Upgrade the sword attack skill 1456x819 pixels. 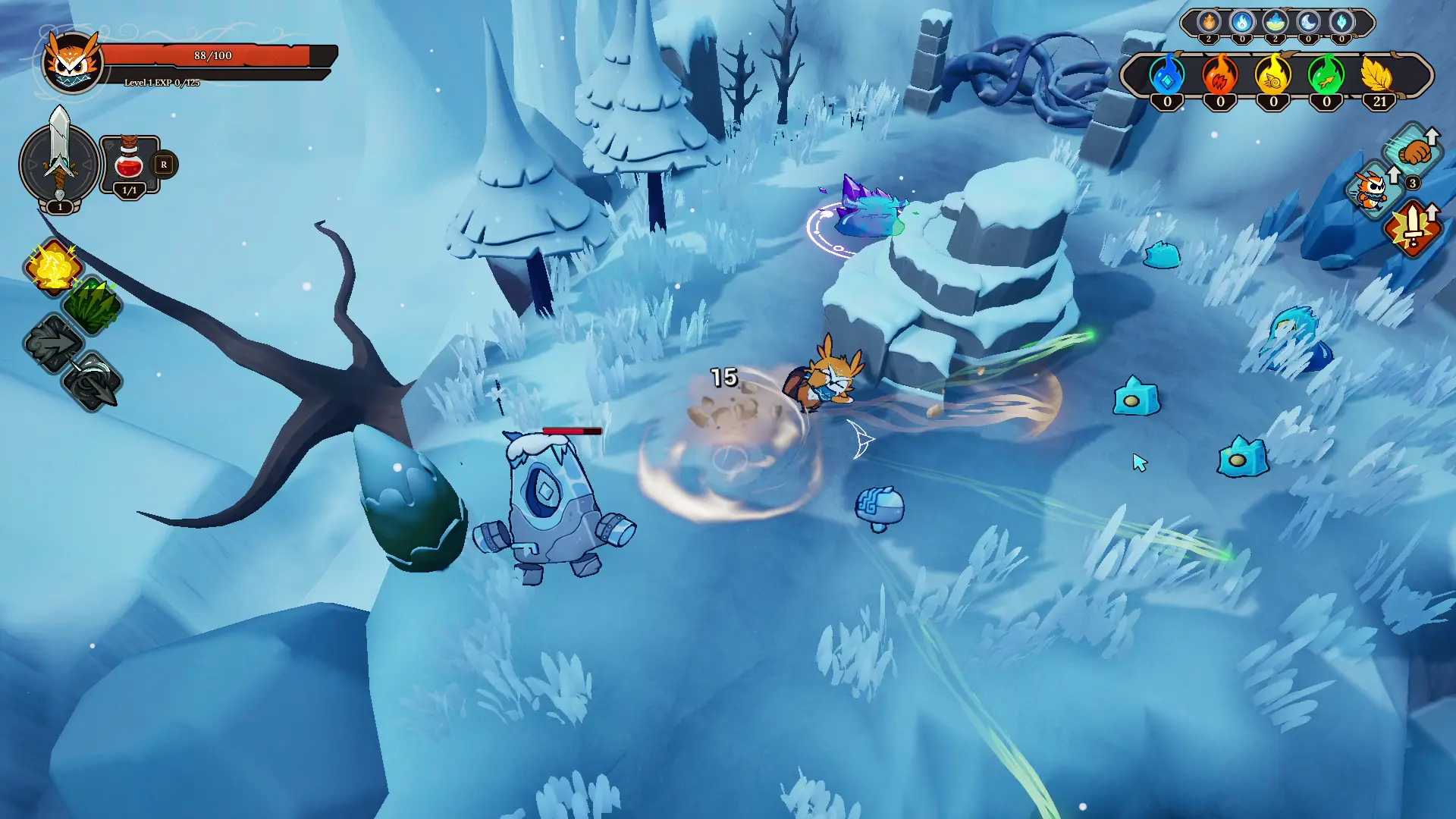click(x=1413, y=227)
